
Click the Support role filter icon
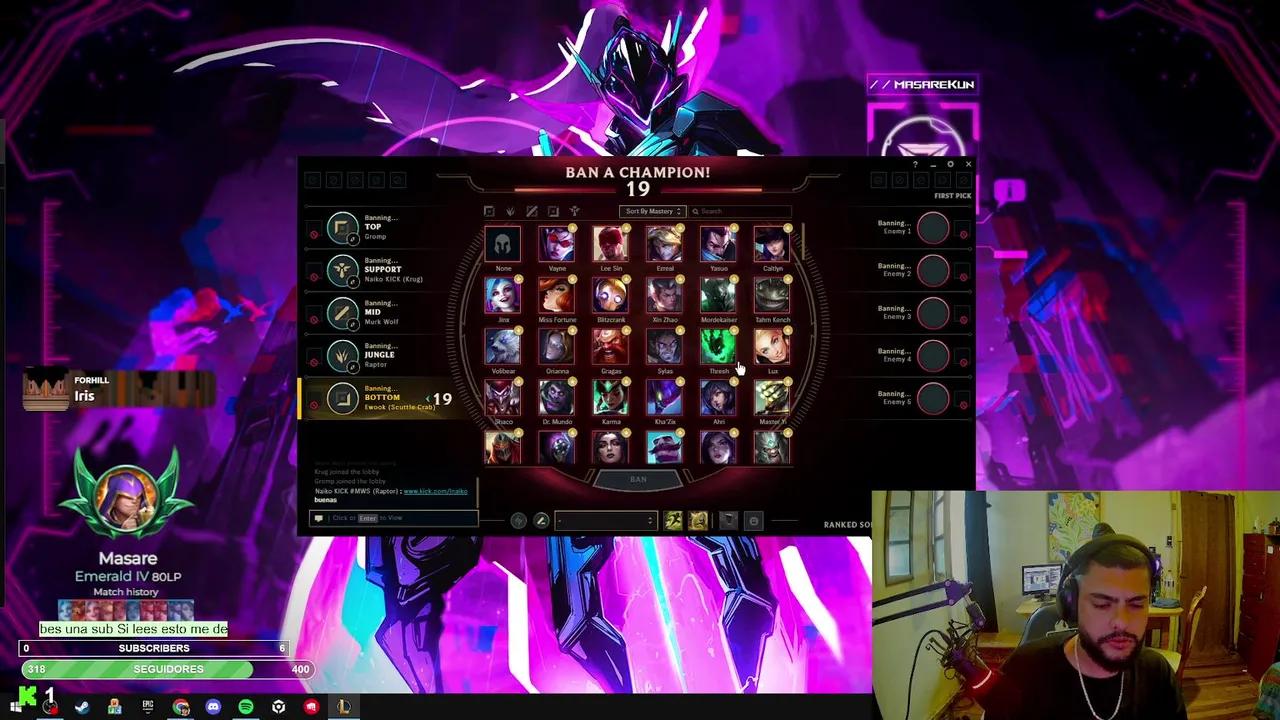pyautogui.click(x=574, y=211)
